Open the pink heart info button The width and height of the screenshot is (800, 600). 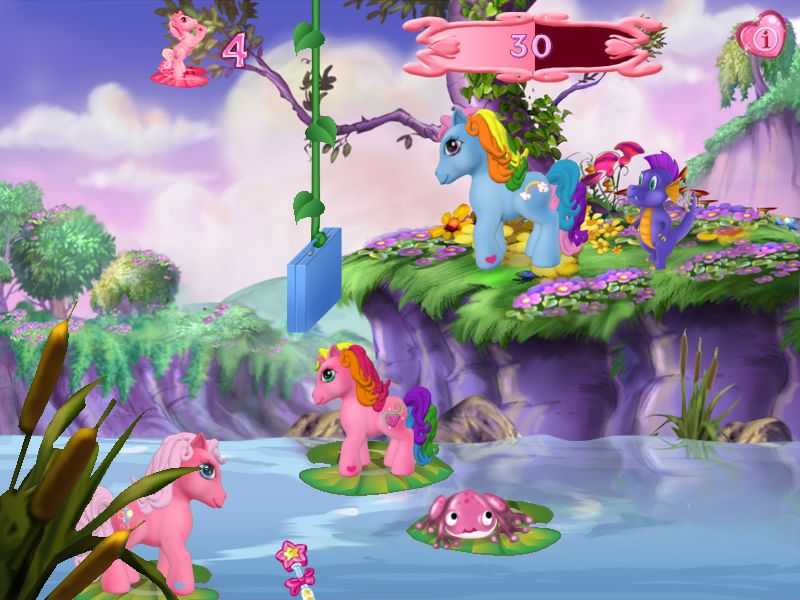coord(765,39)
